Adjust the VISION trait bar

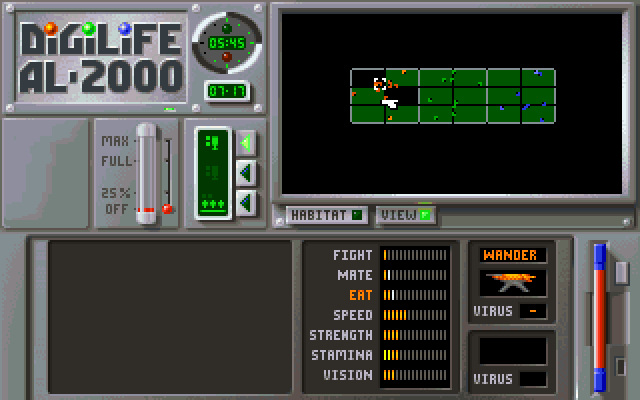coord(415,375)
